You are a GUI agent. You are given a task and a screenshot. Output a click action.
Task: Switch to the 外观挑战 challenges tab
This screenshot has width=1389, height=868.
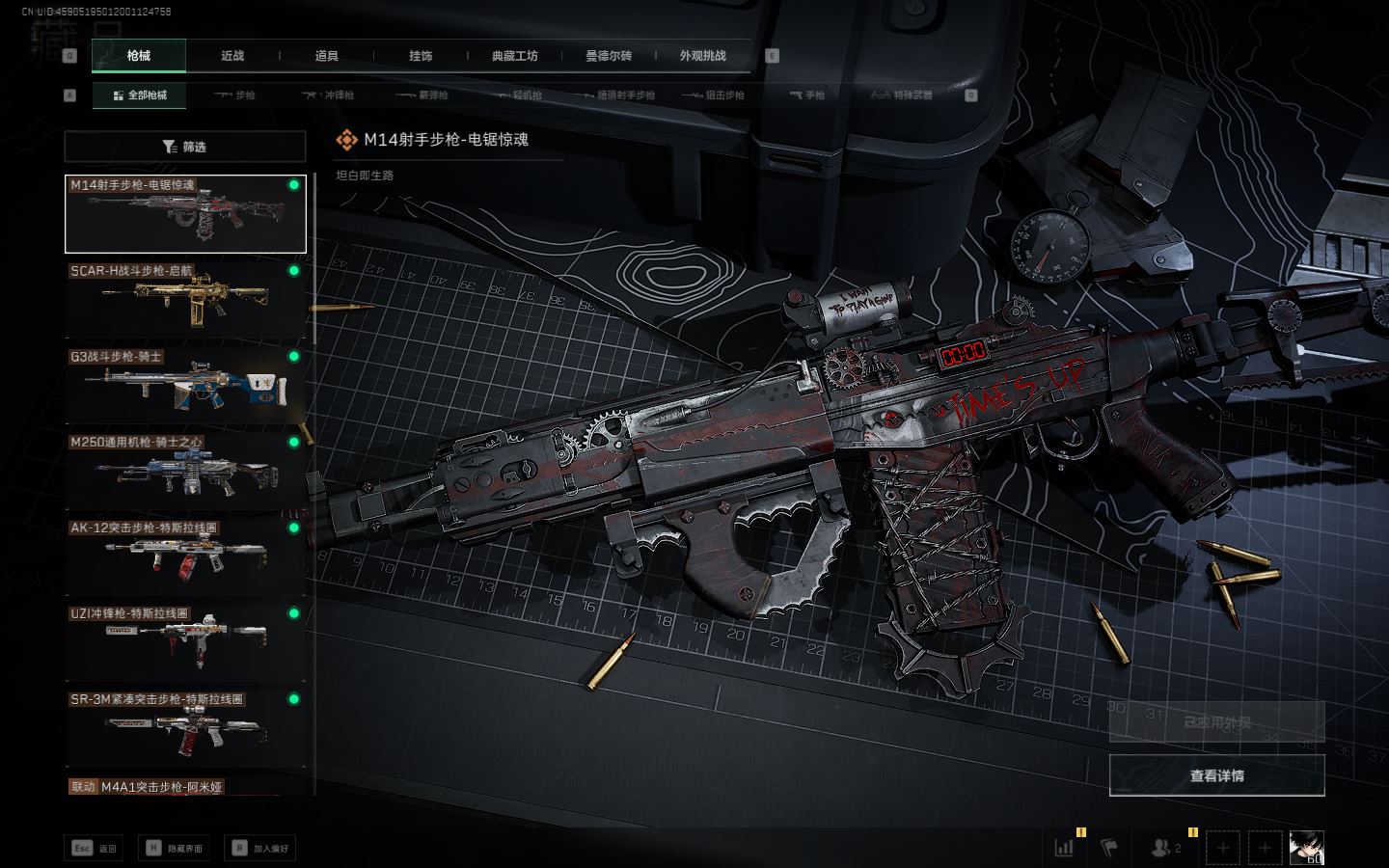click(702, 56)
